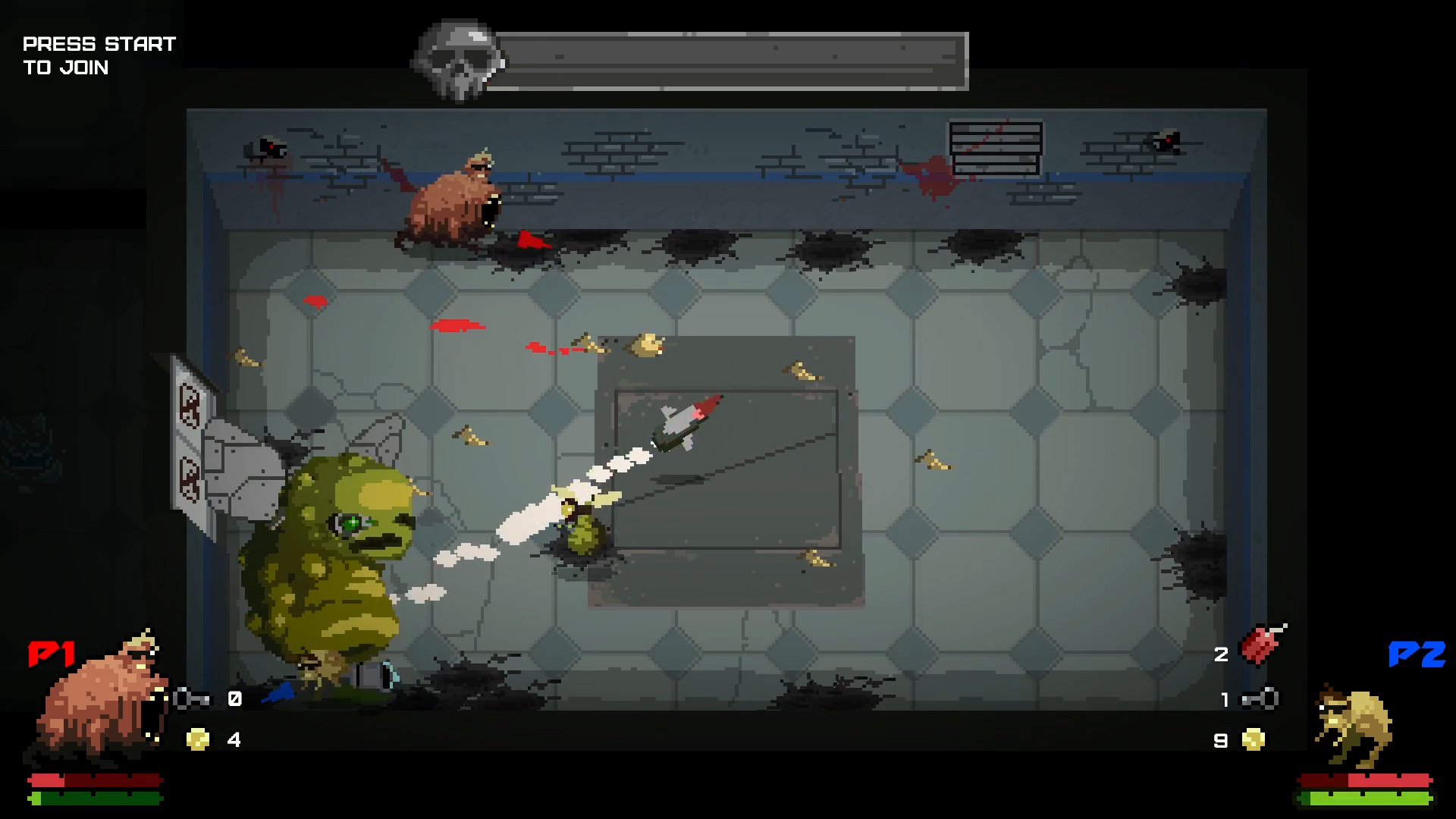Select P2's red dynamite icon

tap(1262, 645)
